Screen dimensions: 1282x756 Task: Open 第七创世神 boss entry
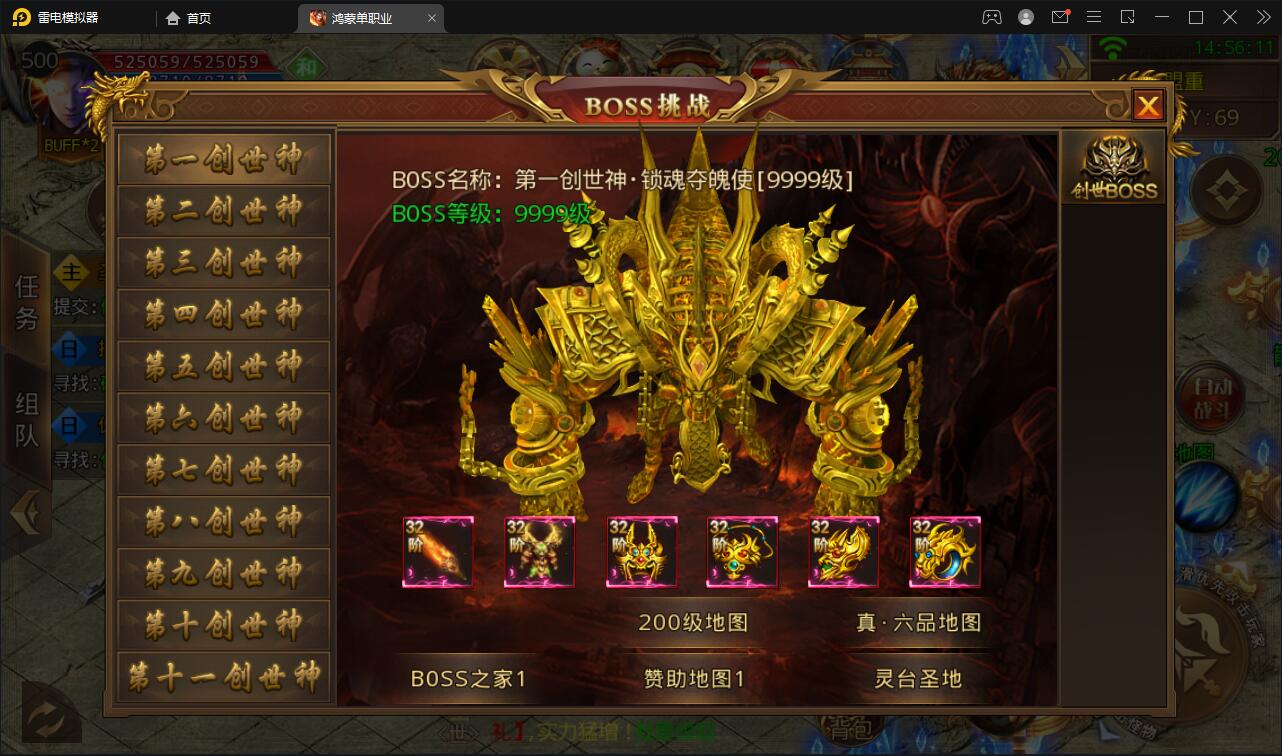point(224,470)
